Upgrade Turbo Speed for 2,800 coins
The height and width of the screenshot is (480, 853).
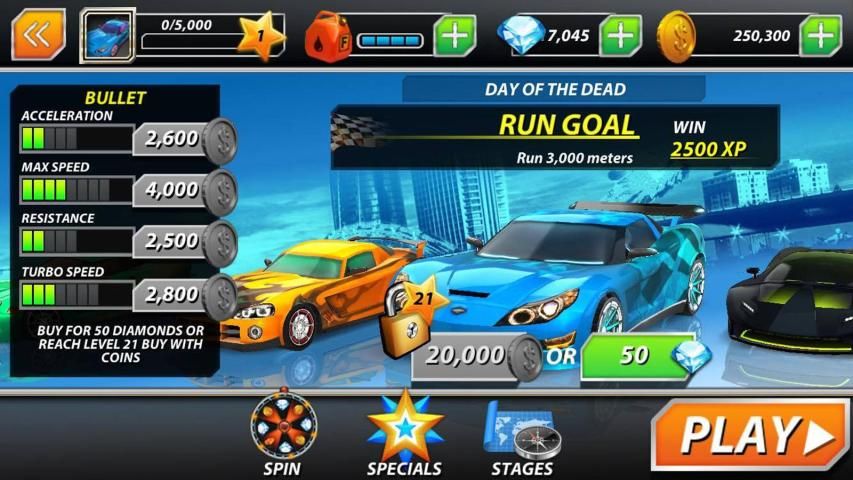click(x=185, y=294)
